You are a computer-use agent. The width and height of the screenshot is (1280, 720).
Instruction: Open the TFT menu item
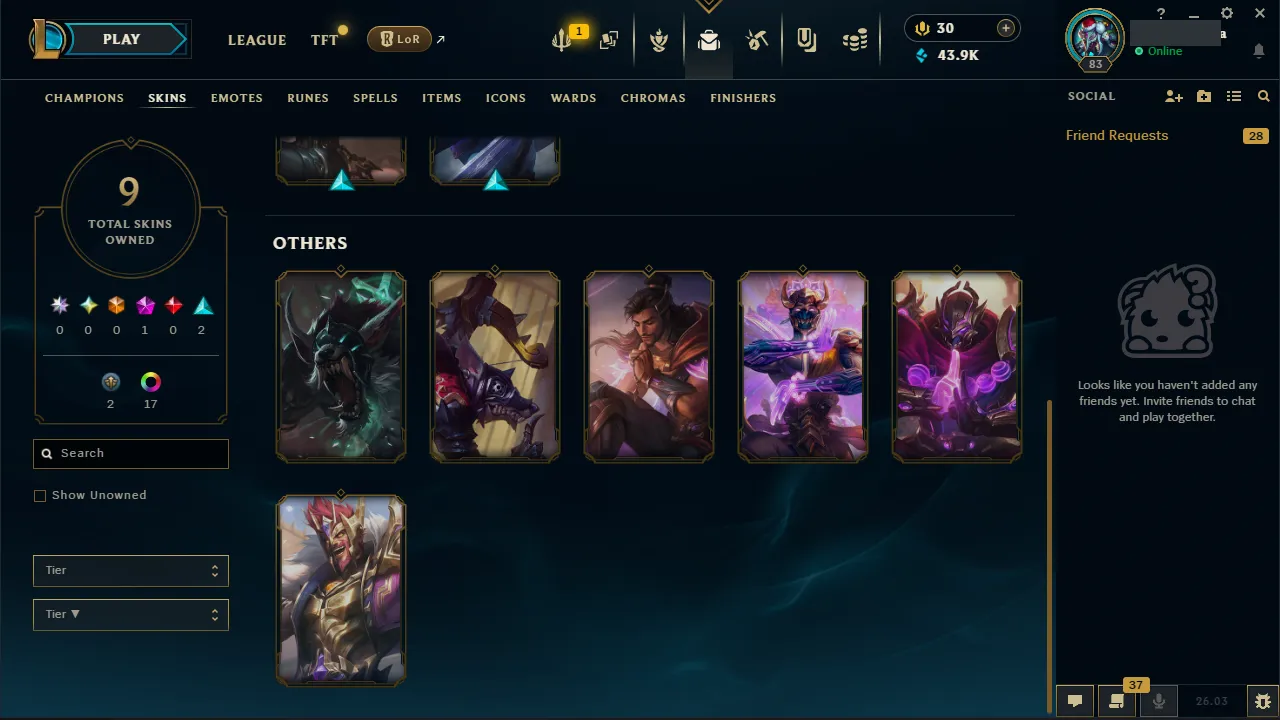[324, 40]
